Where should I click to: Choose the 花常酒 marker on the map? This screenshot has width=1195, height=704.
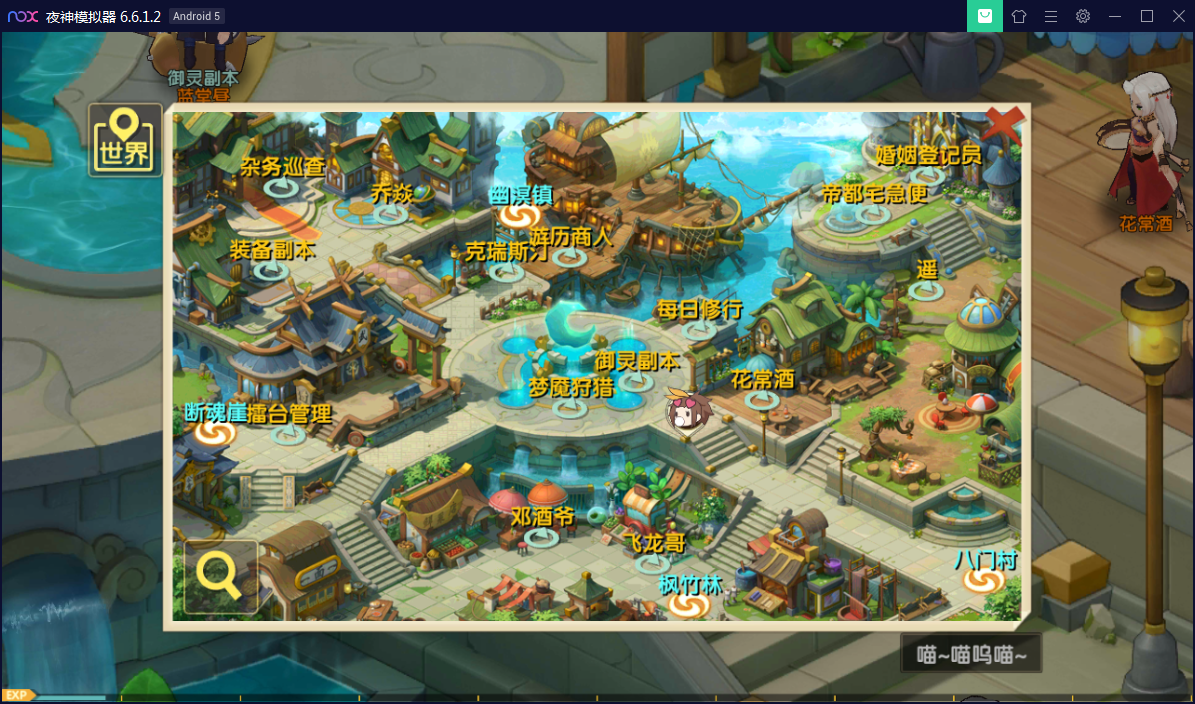tap(762, 399)
